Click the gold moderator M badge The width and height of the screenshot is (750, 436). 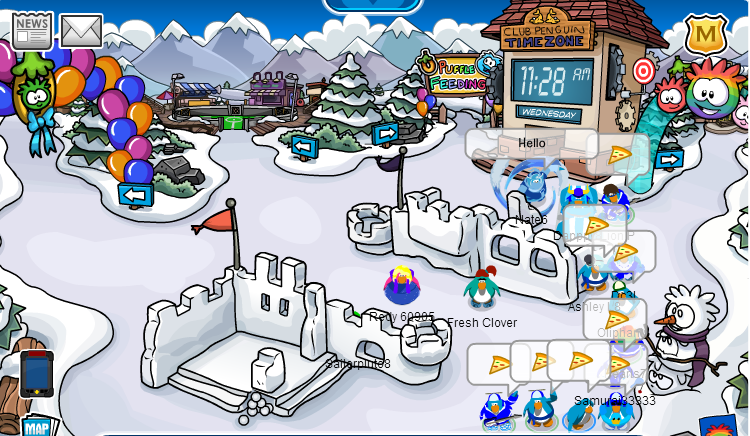point(705,35)
